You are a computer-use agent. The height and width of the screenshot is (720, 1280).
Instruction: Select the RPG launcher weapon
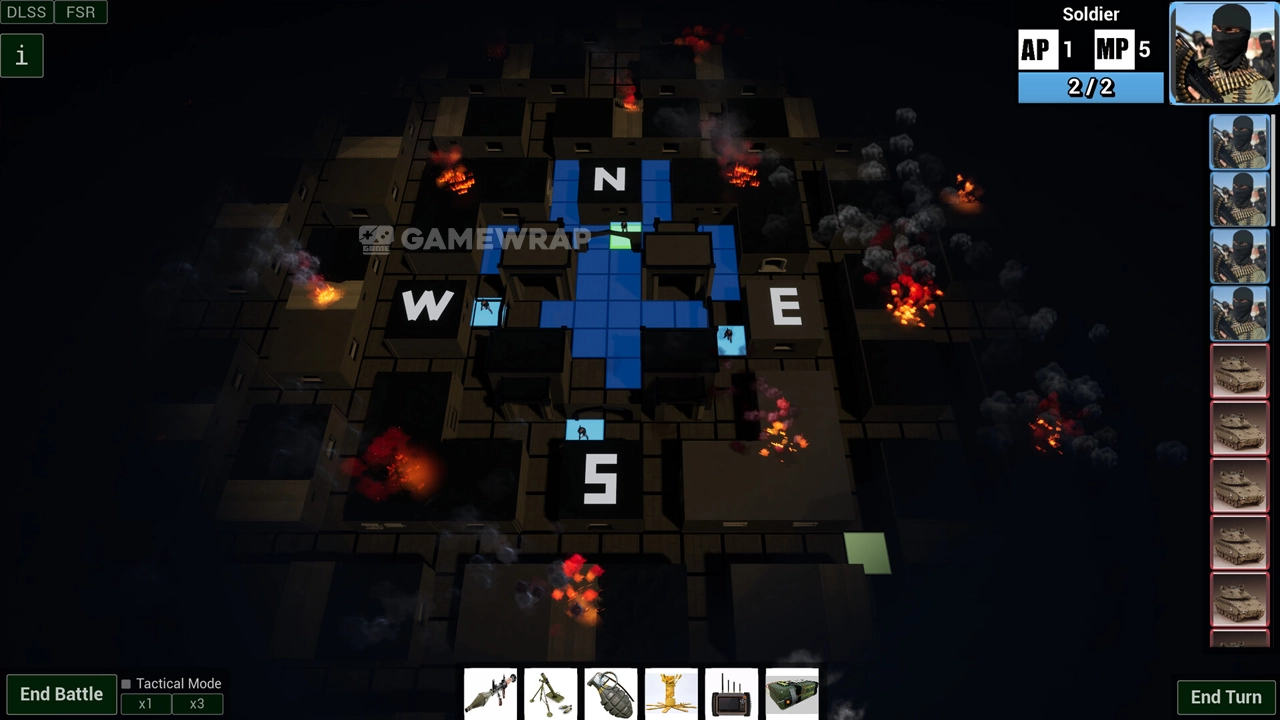pos(490,693)
